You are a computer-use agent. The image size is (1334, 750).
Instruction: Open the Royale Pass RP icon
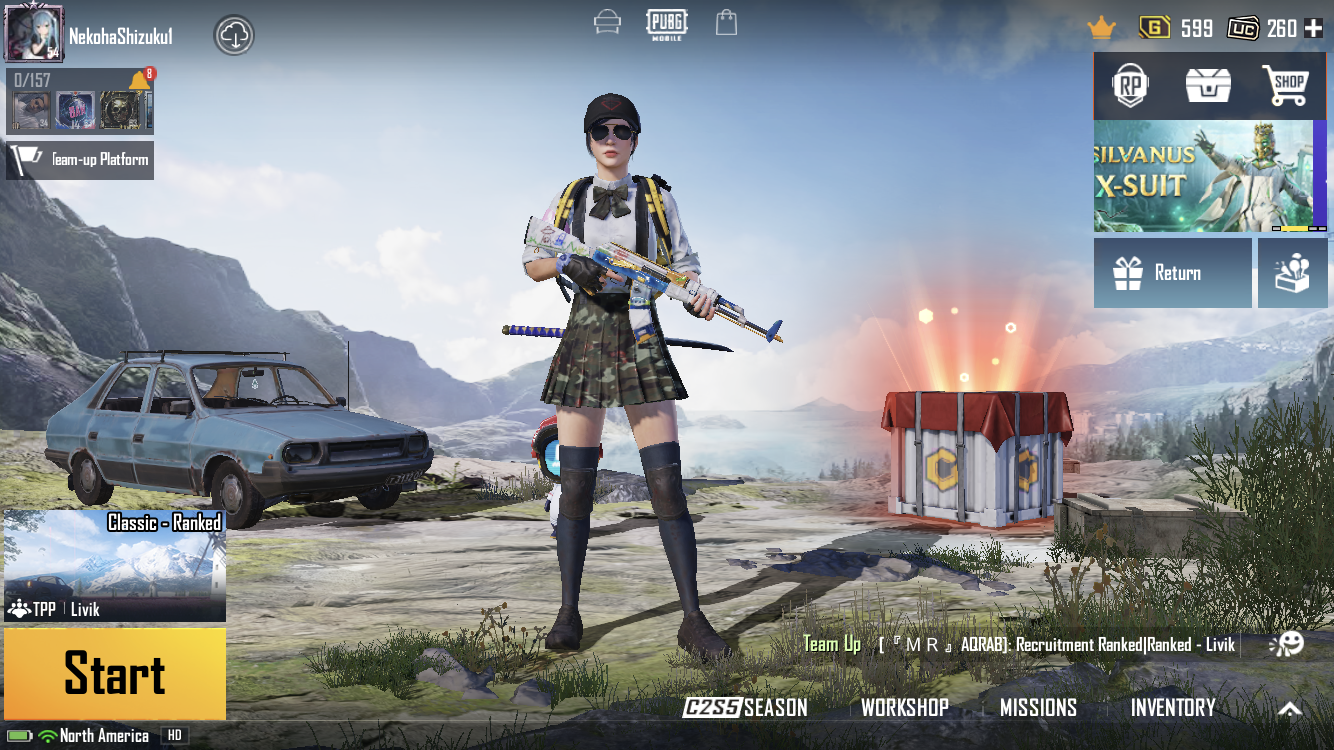click(1131, 87)
